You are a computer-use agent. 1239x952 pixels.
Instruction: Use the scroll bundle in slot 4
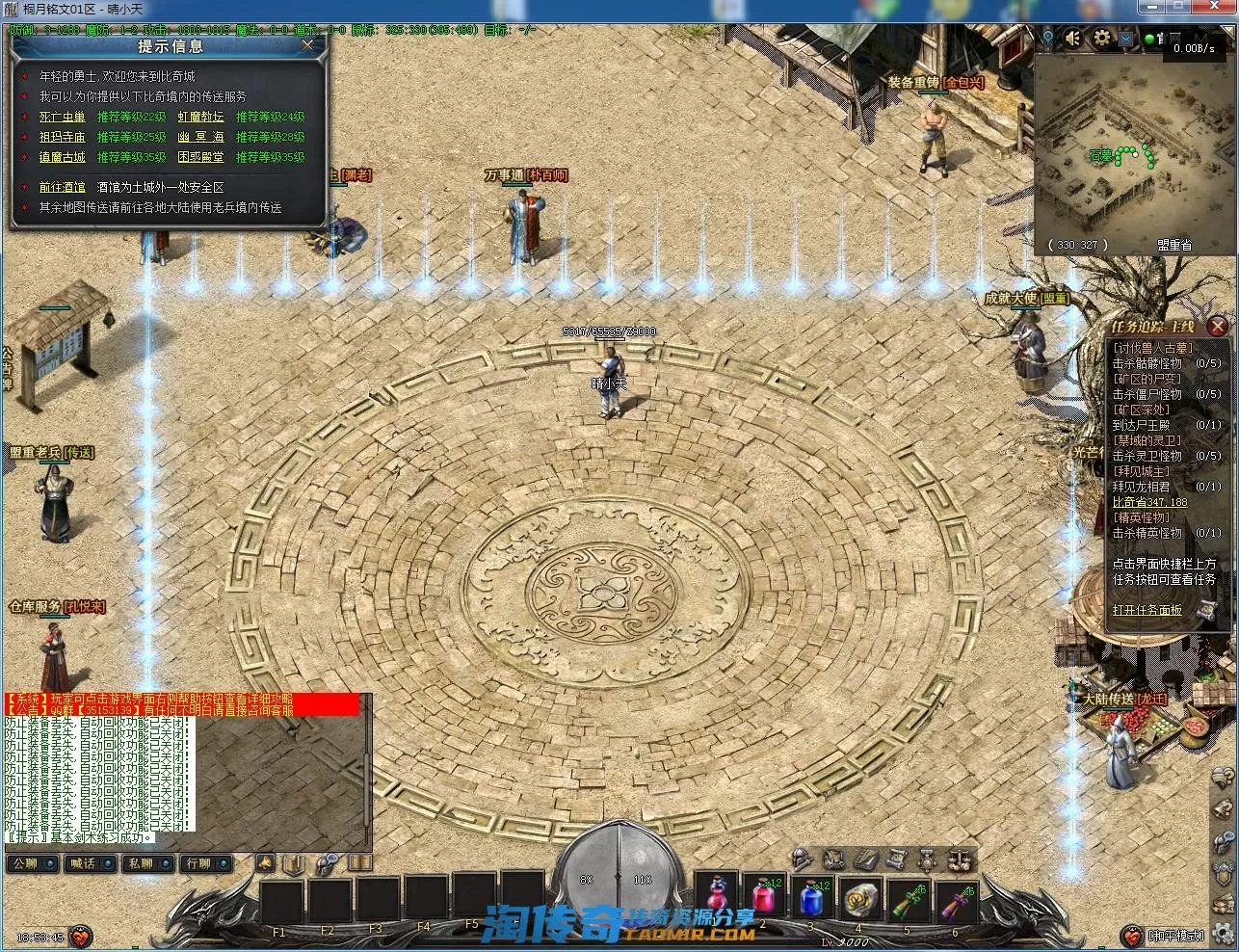(859, 900)
